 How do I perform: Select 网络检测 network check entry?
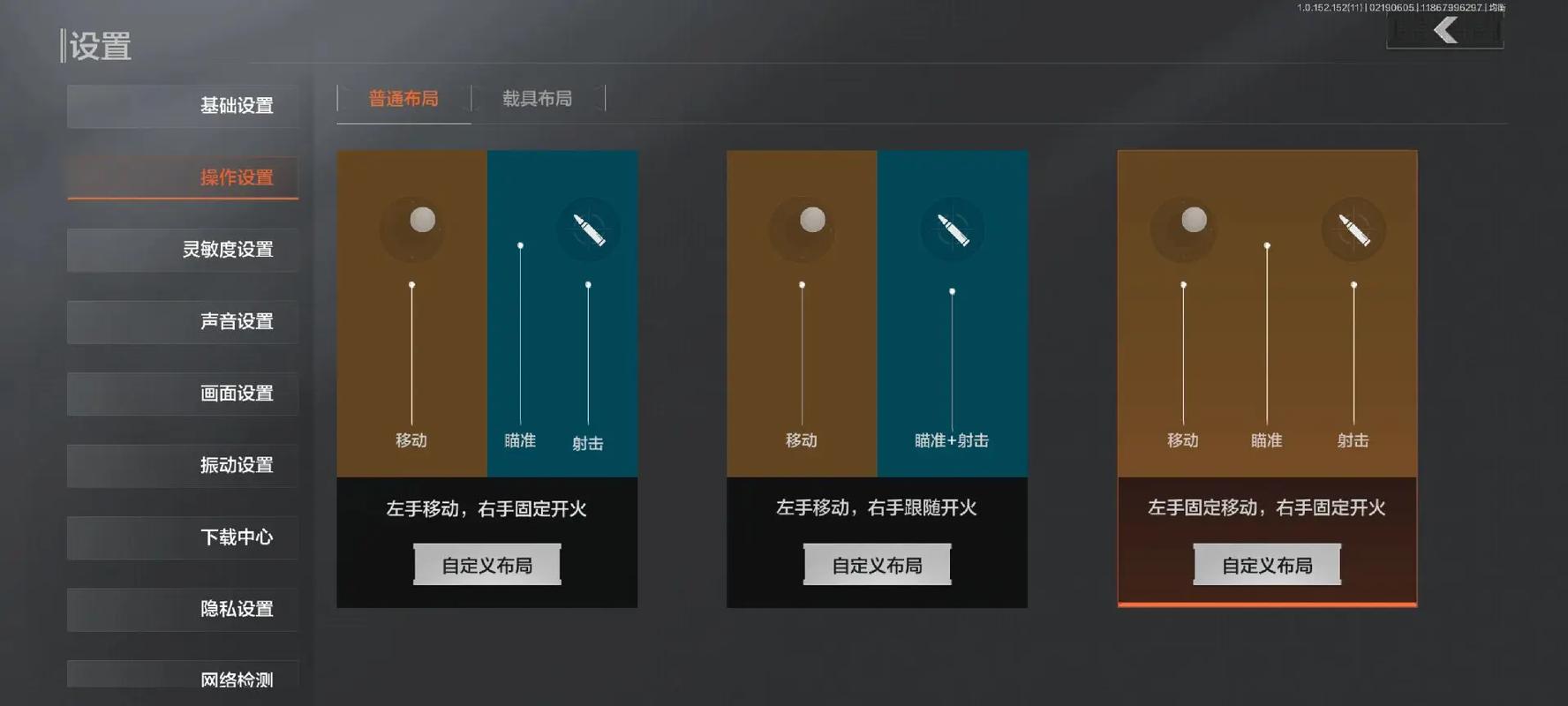[x=183, y=679]
